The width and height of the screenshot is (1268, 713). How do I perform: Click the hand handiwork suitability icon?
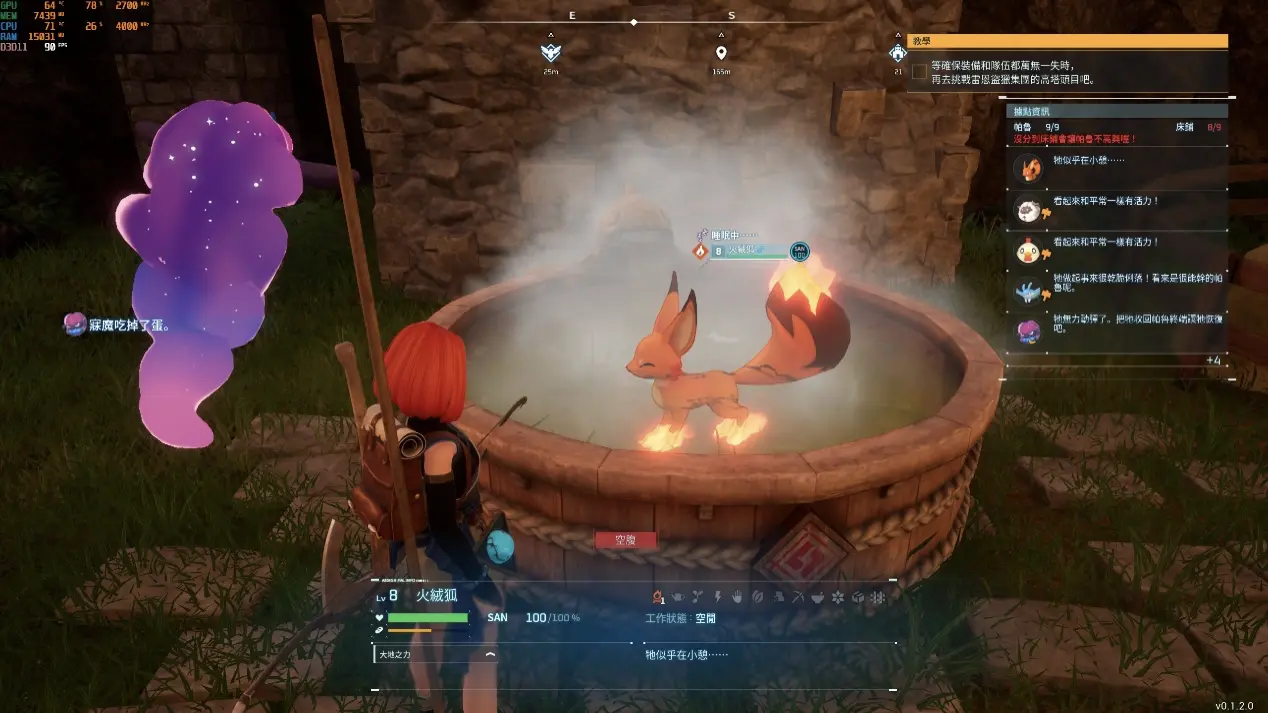coord(737,597)
